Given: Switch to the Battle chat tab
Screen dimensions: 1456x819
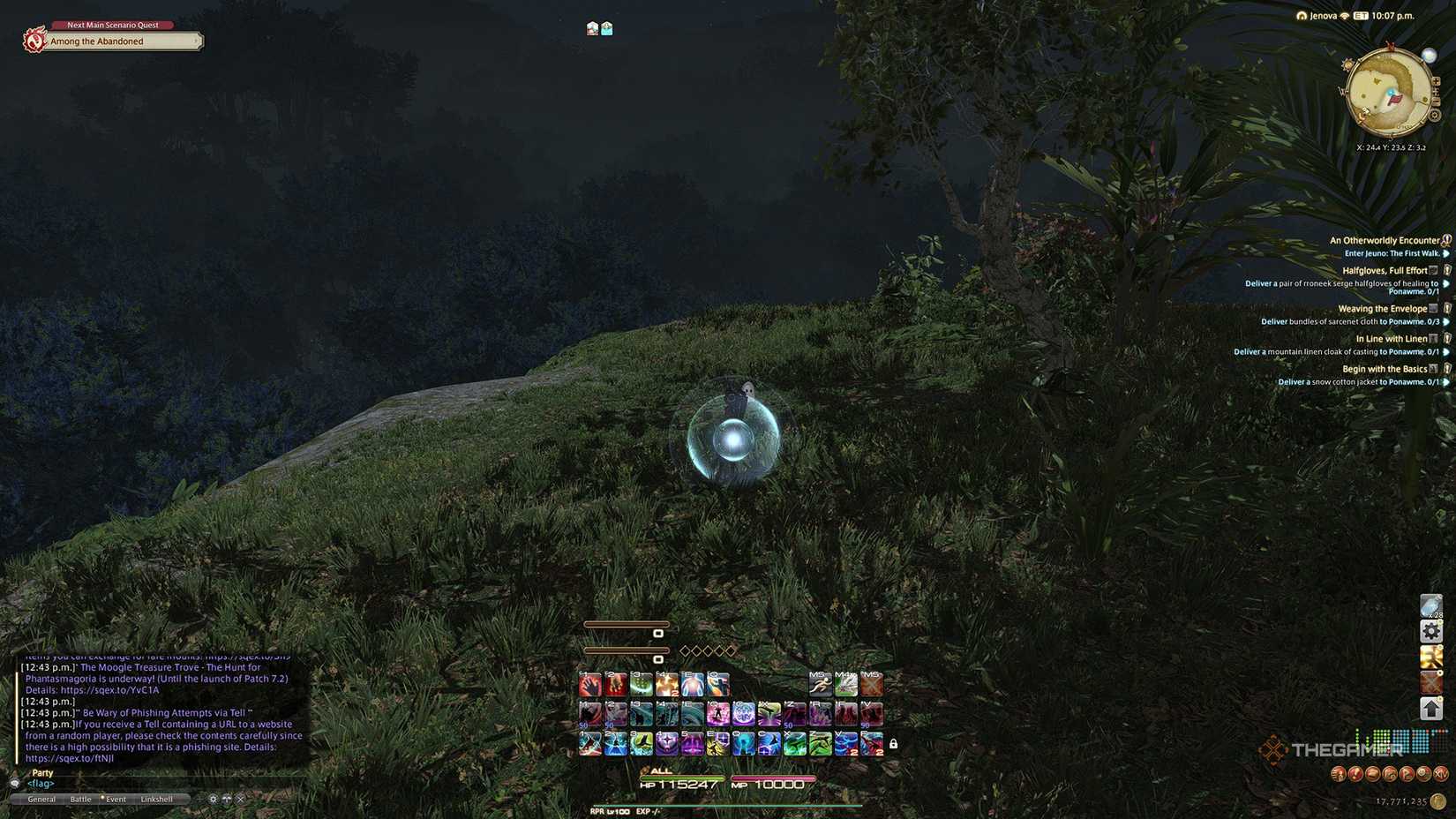Looking at the screenshot, I should (81, 798).
